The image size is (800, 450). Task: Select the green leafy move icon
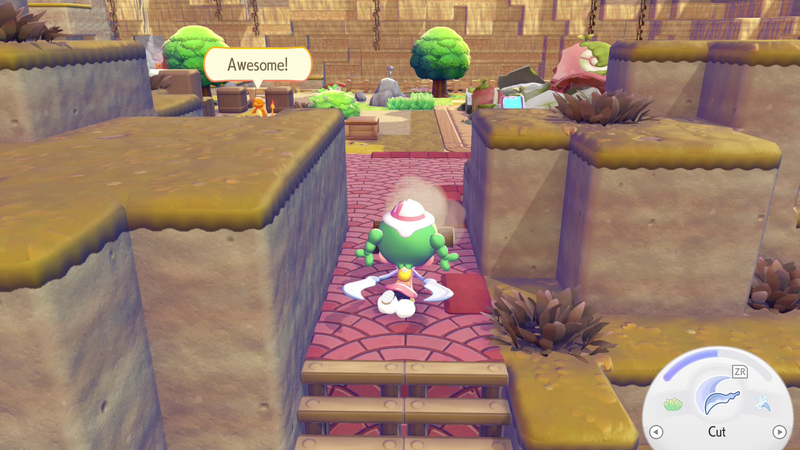(672, 404)
